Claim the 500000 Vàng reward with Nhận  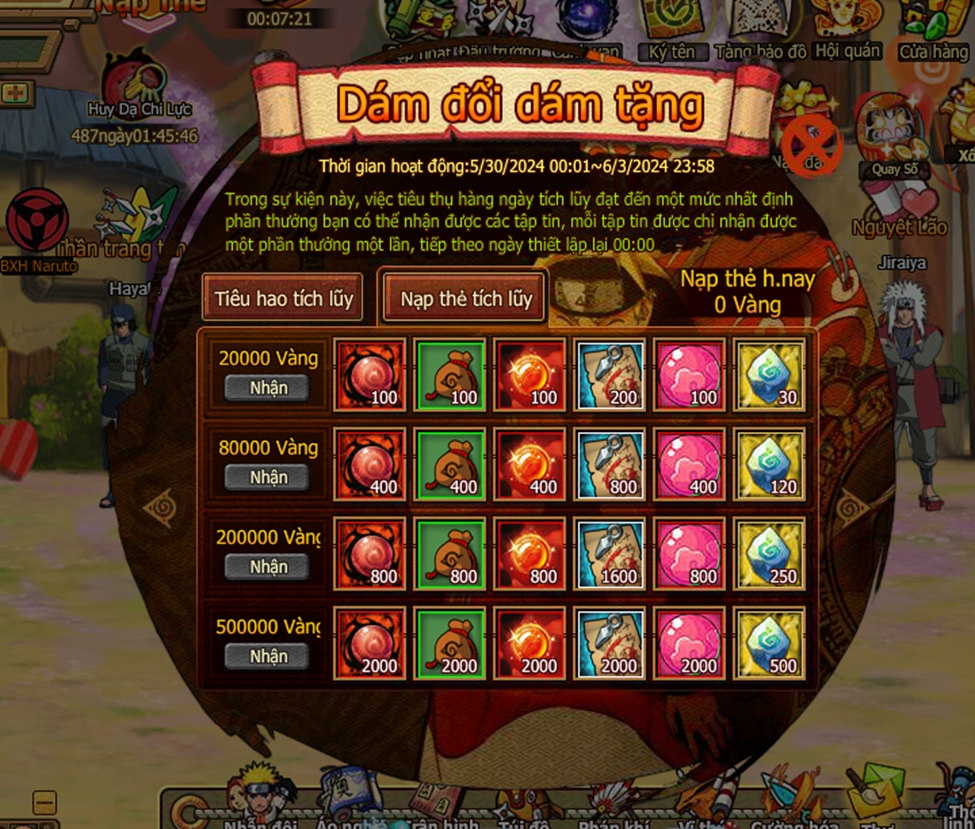(268, 657)
